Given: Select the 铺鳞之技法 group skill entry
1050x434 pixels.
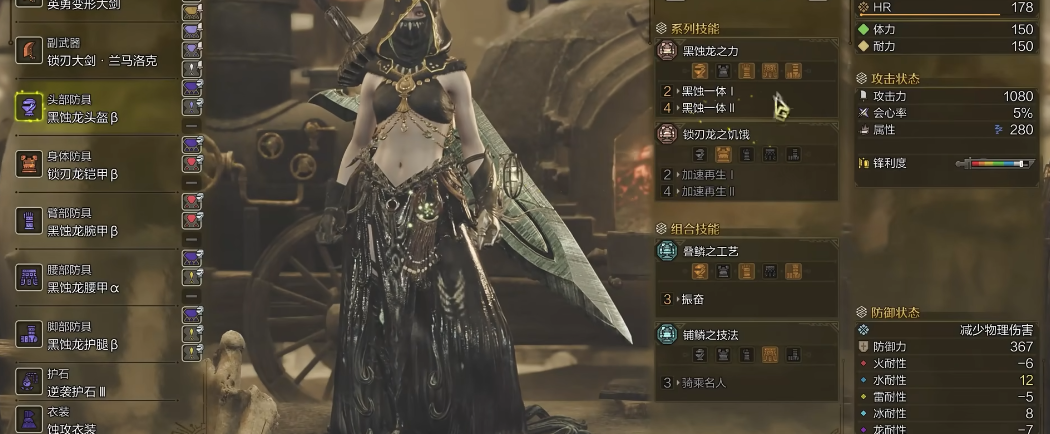Looking at the screenshot, I should click(x=745, y=334).
